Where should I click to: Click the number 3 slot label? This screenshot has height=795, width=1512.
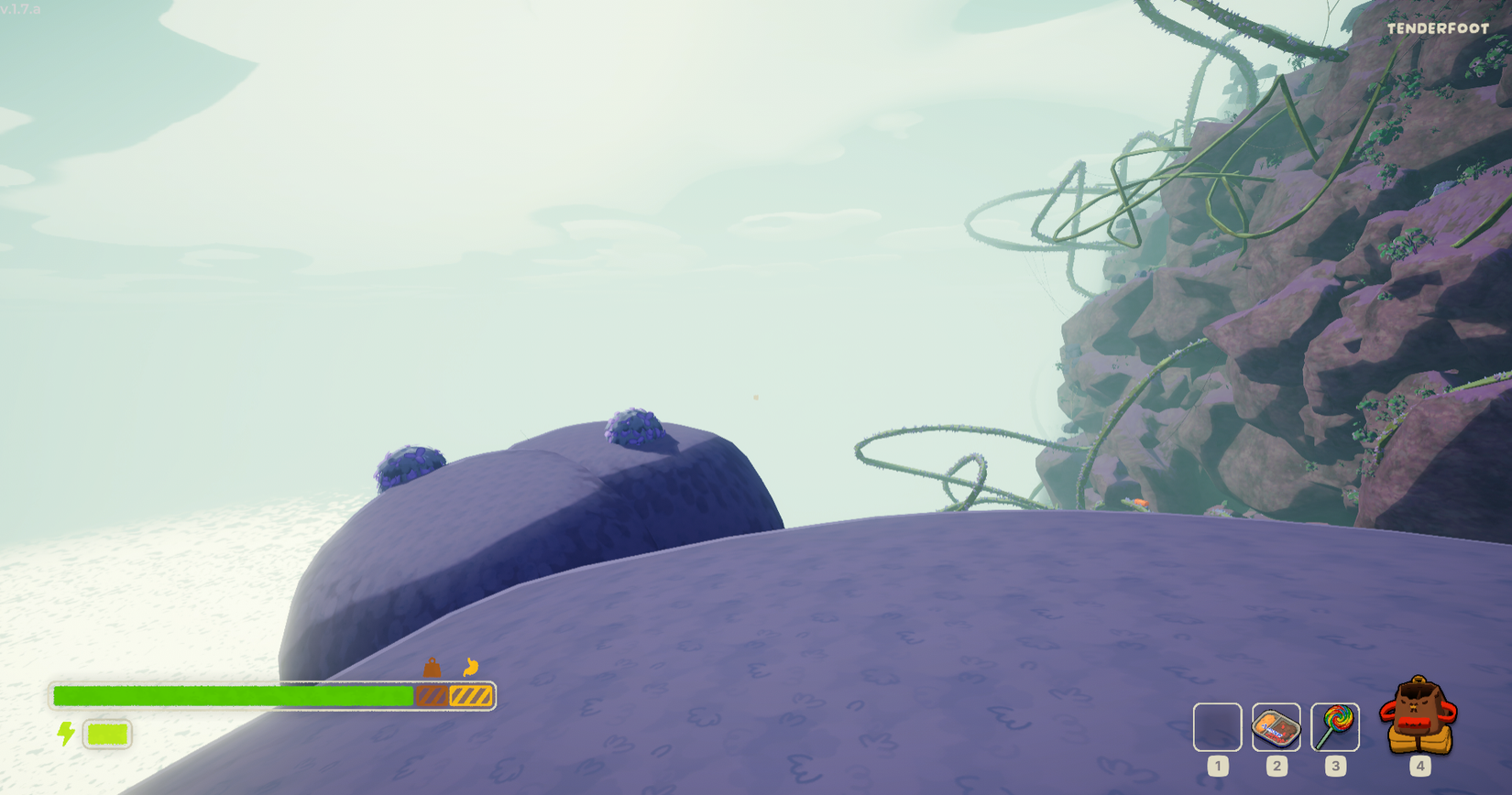(1336, 764)
